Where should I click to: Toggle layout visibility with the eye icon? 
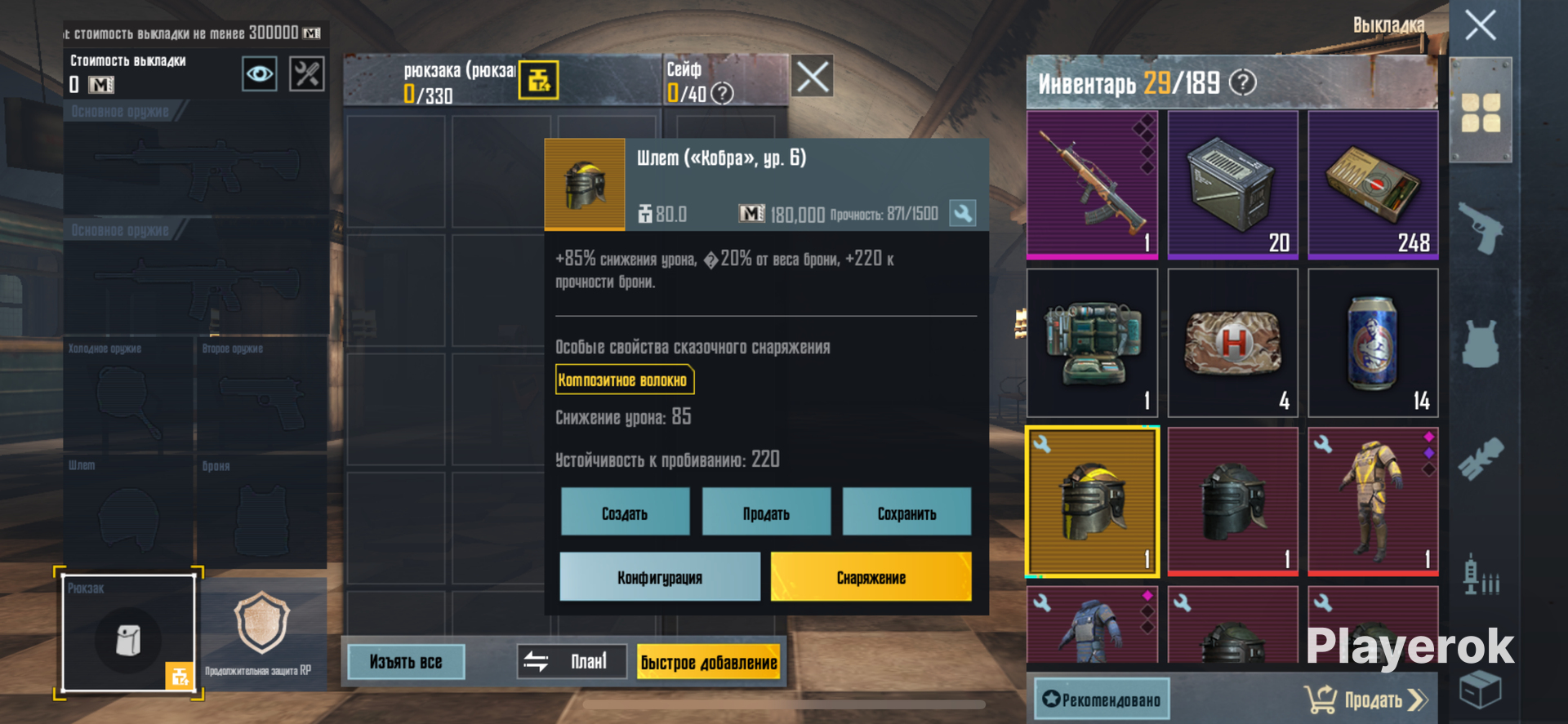click(x=259, y=73)
